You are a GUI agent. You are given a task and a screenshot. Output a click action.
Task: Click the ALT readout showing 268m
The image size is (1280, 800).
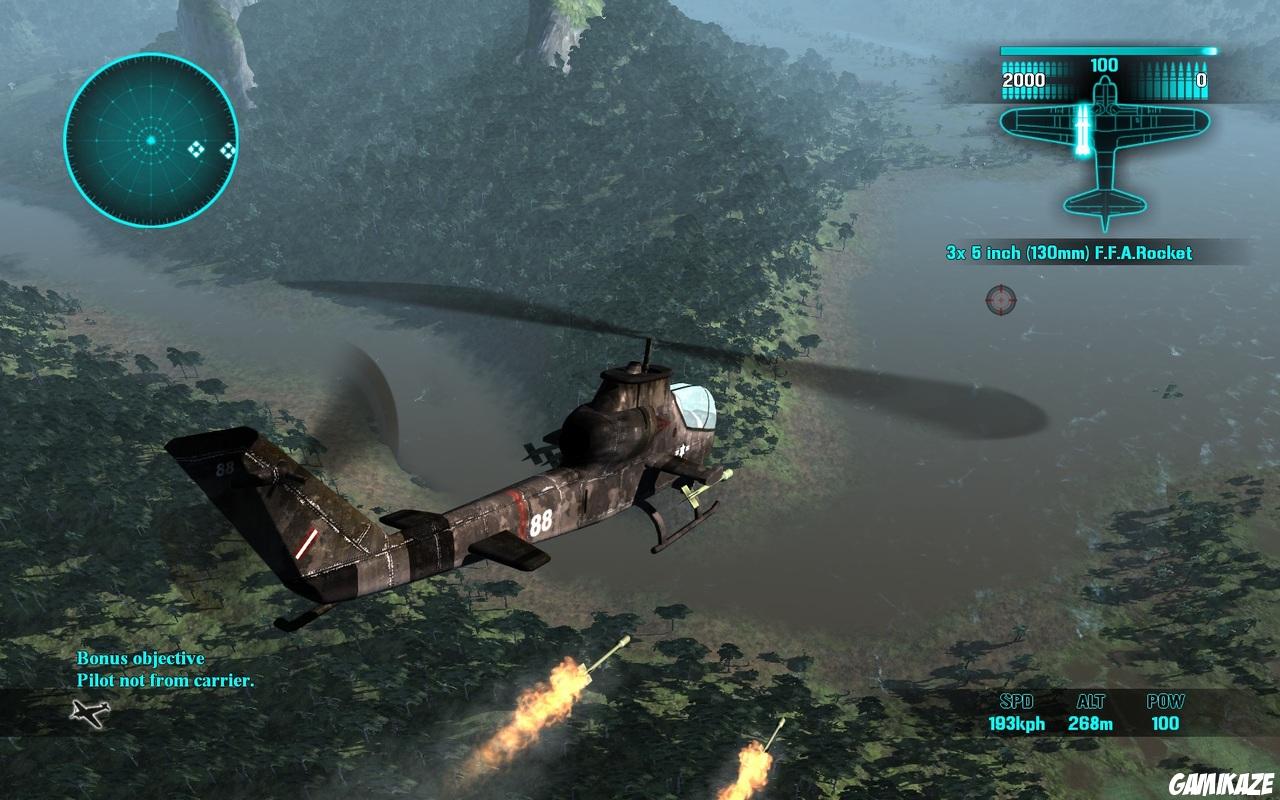point(1091,723)
